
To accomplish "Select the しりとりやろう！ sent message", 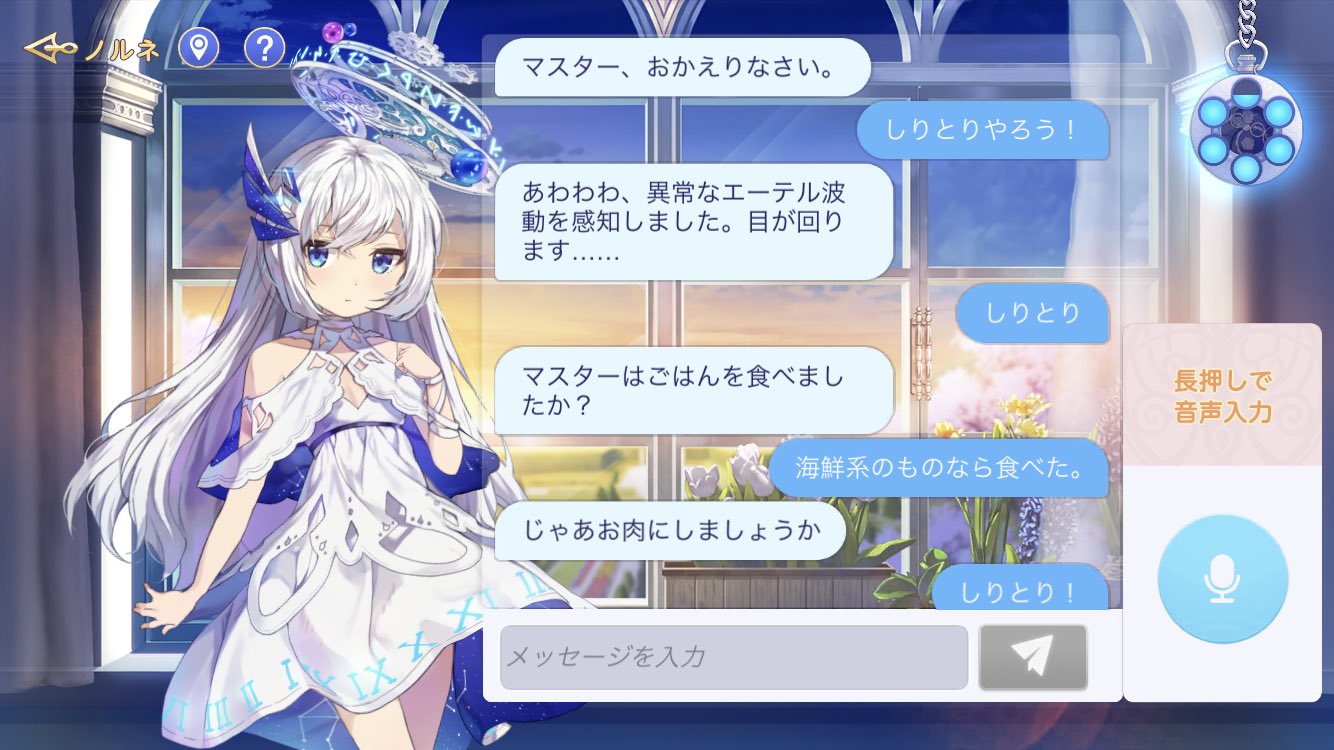I will pyautogui.click(x=983, y=131).
